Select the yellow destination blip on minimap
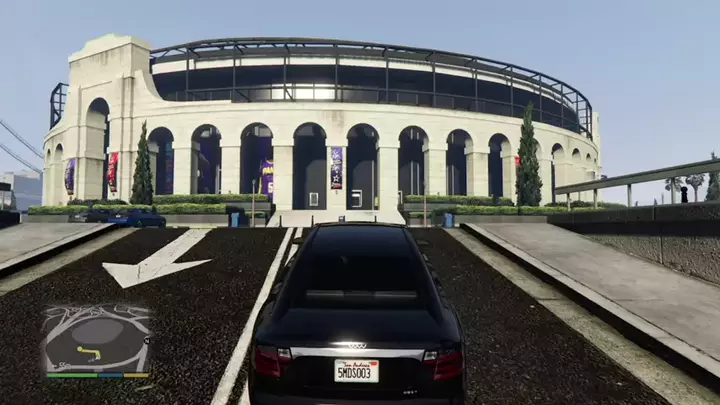The image size is (720, 405). point(79,350)
